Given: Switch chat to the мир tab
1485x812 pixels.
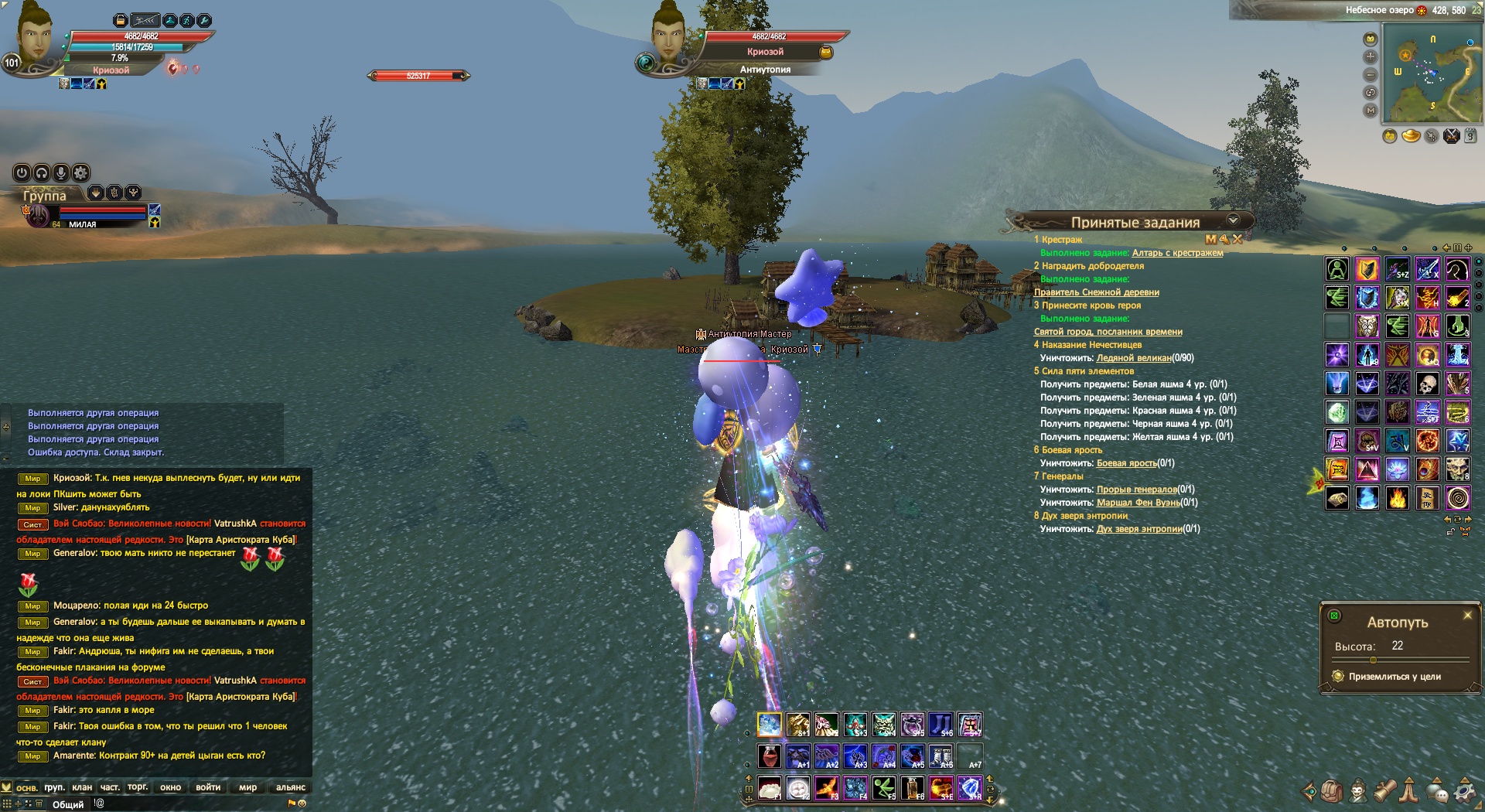Looking at the screenshot, I should click(x=247, y=787).
